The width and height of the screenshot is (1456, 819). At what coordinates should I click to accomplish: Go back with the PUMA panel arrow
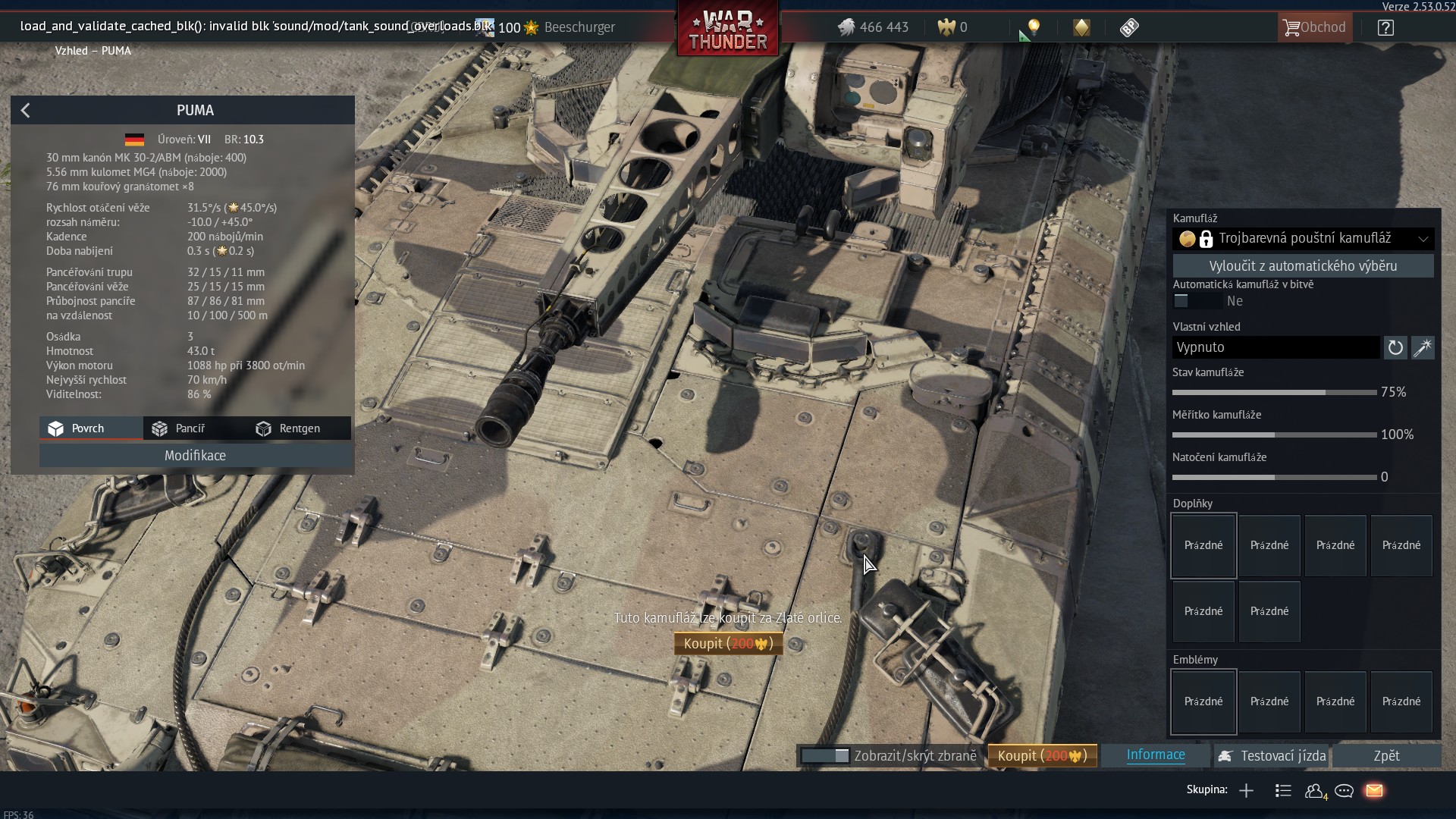pyautogui.click(x=26, y=111)
